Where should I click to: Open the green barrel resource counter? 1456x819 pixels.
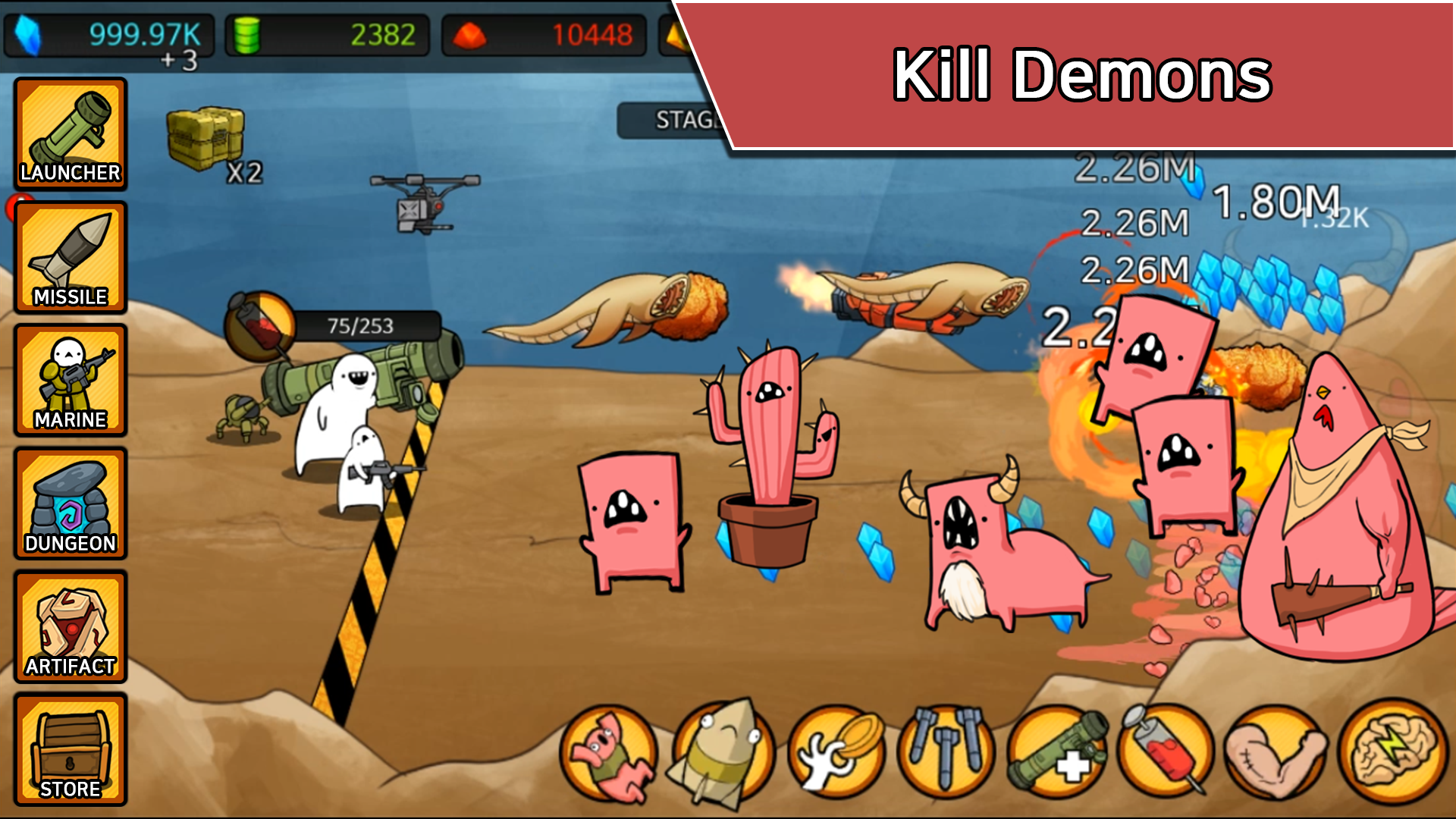[326, 32]
